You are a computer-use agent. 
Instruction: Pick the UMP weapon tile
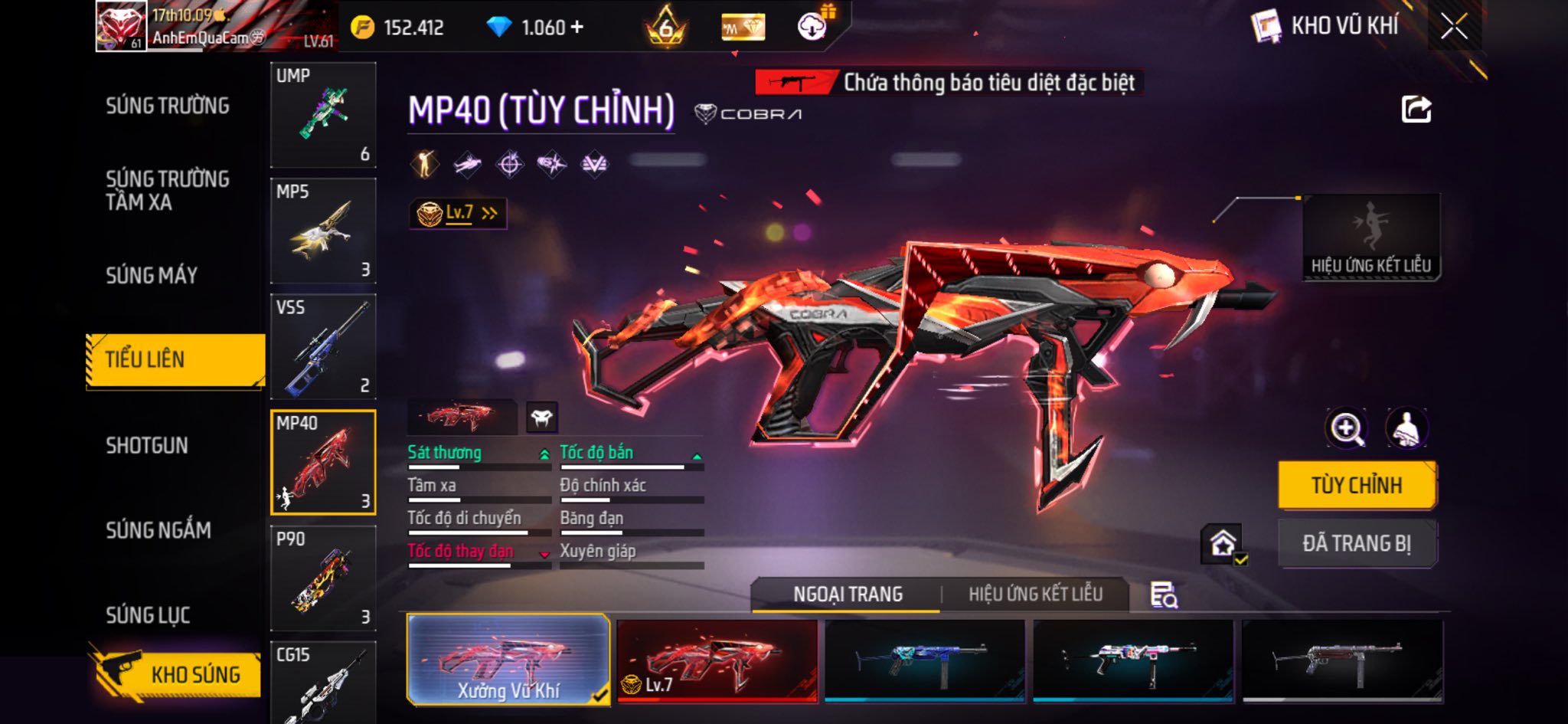click(x=323, y=115)
